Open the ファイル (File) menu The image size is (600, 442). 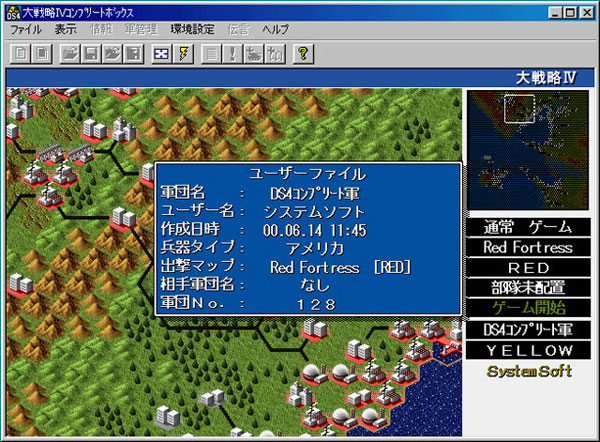coord(27,30)
